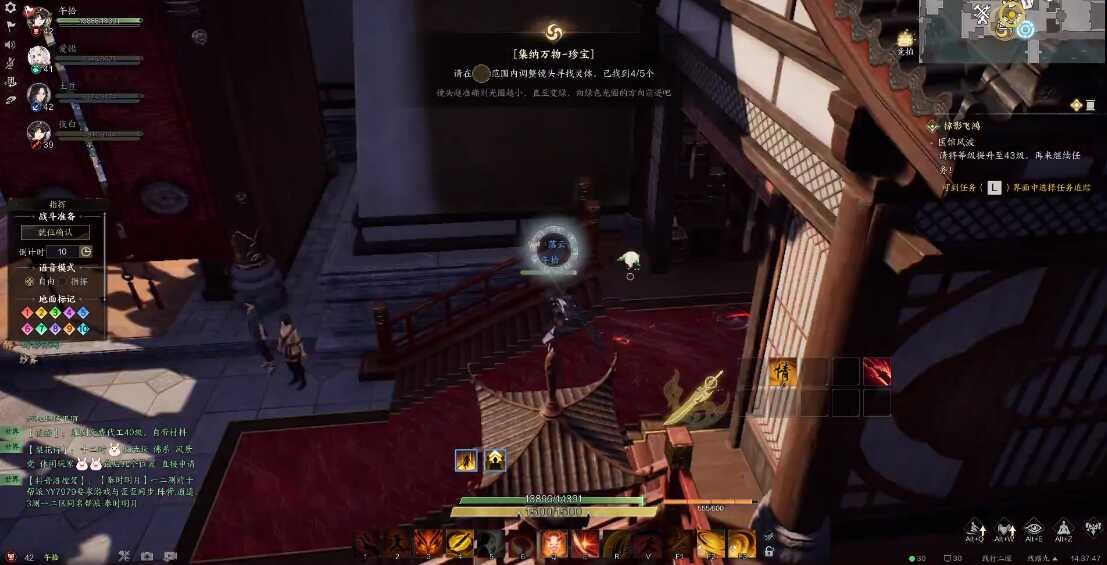The width and height of the screenshot is (1107, 565).
Task: Click the eye icon labeled Alt+E
Action: (1034, 528)
